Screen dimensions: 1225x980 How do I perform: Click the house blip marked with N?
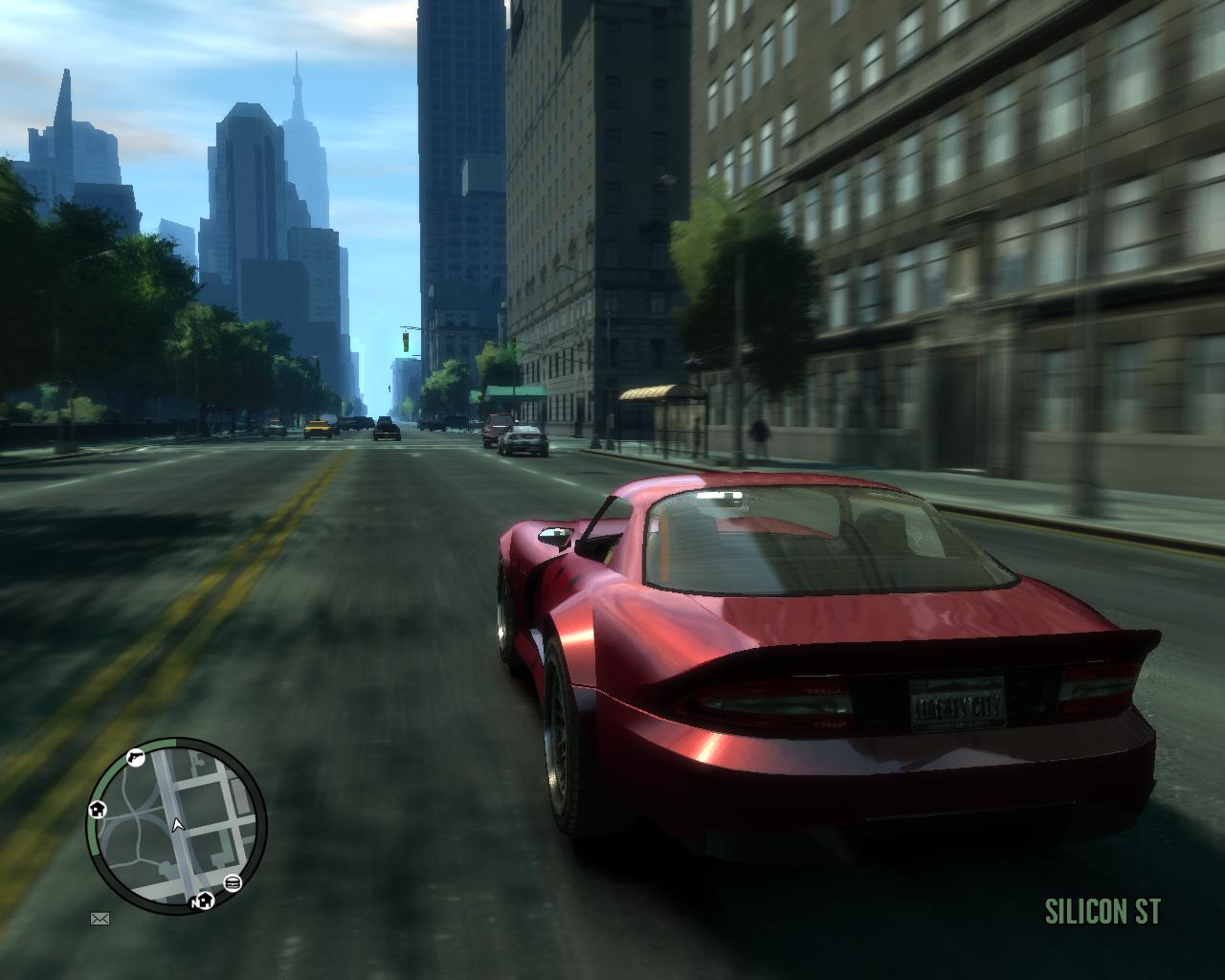204,901
